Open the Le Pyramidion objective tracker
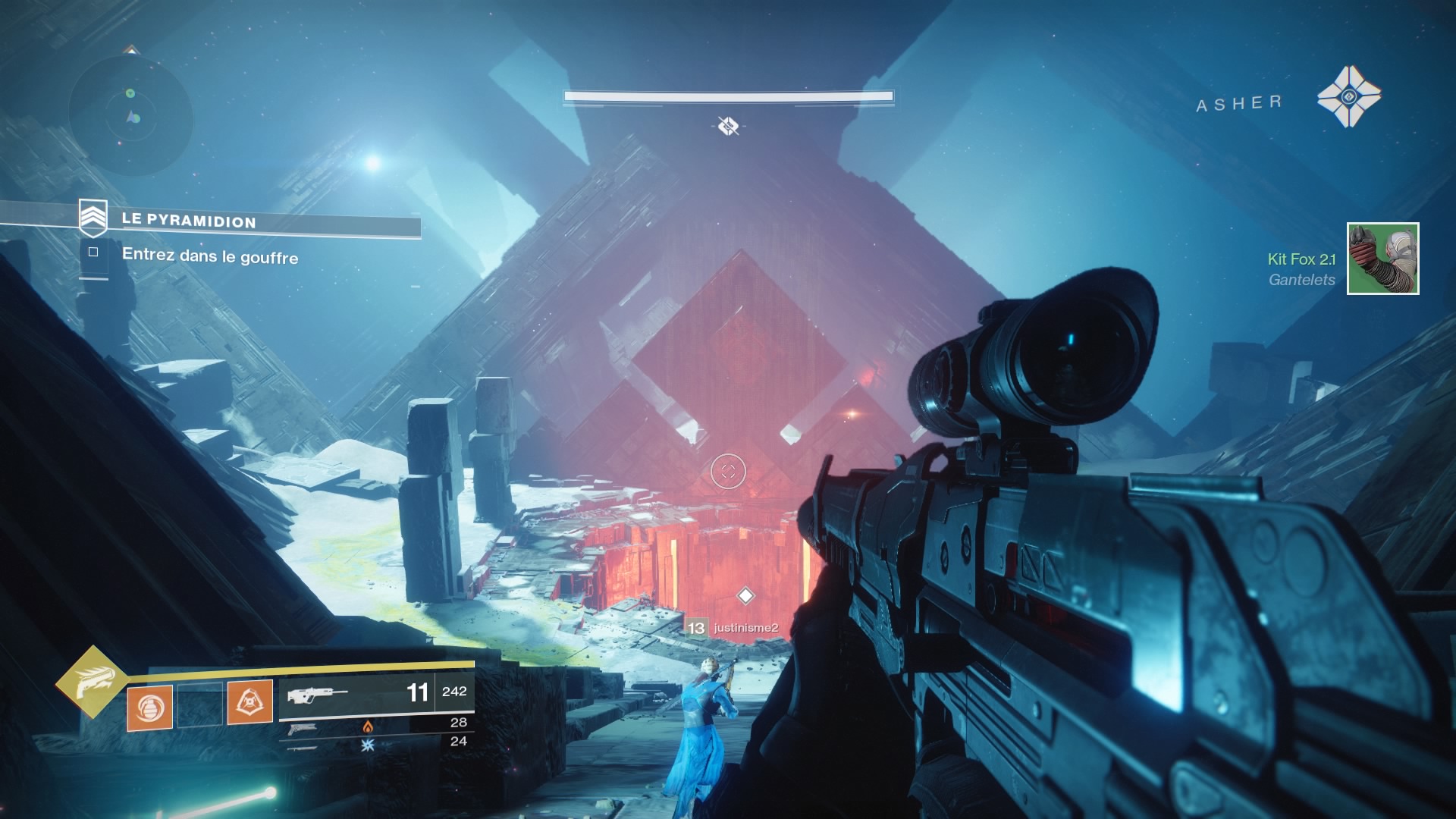The width and height of the screenshot is (1456, 819). (x=190, y=221)
